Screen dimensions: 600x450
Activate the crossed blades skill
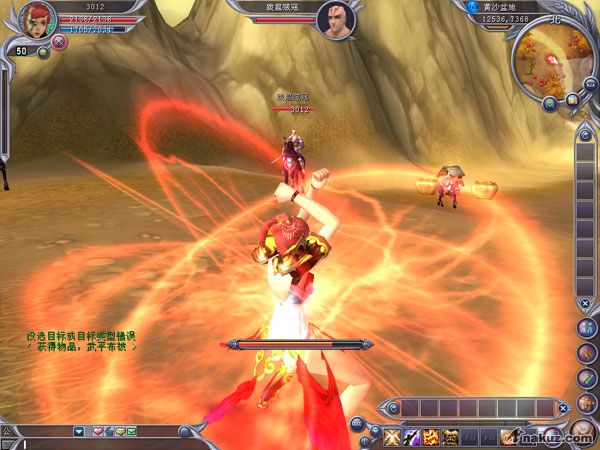pyautogui.click(x=388, y=436)
